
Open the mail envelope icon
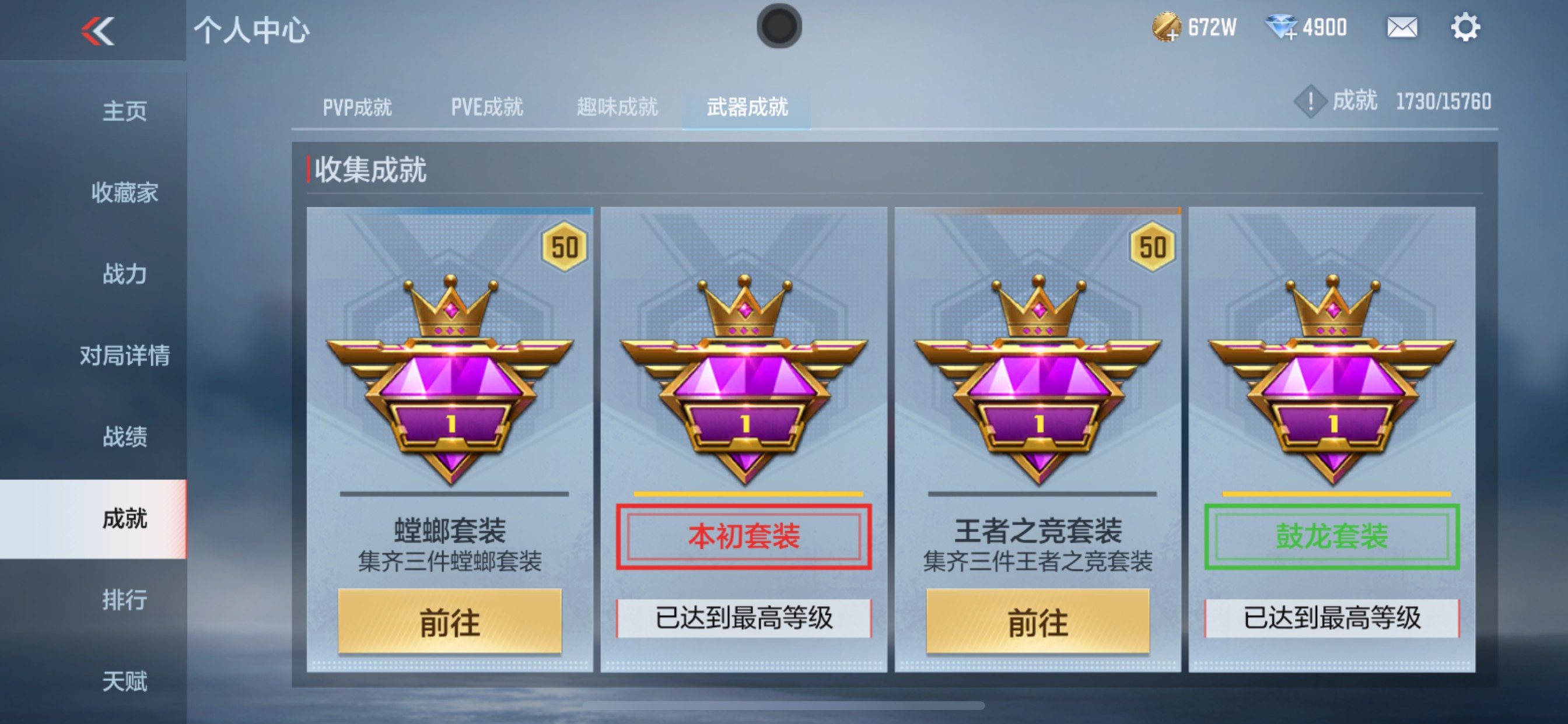click(1402, 27)
